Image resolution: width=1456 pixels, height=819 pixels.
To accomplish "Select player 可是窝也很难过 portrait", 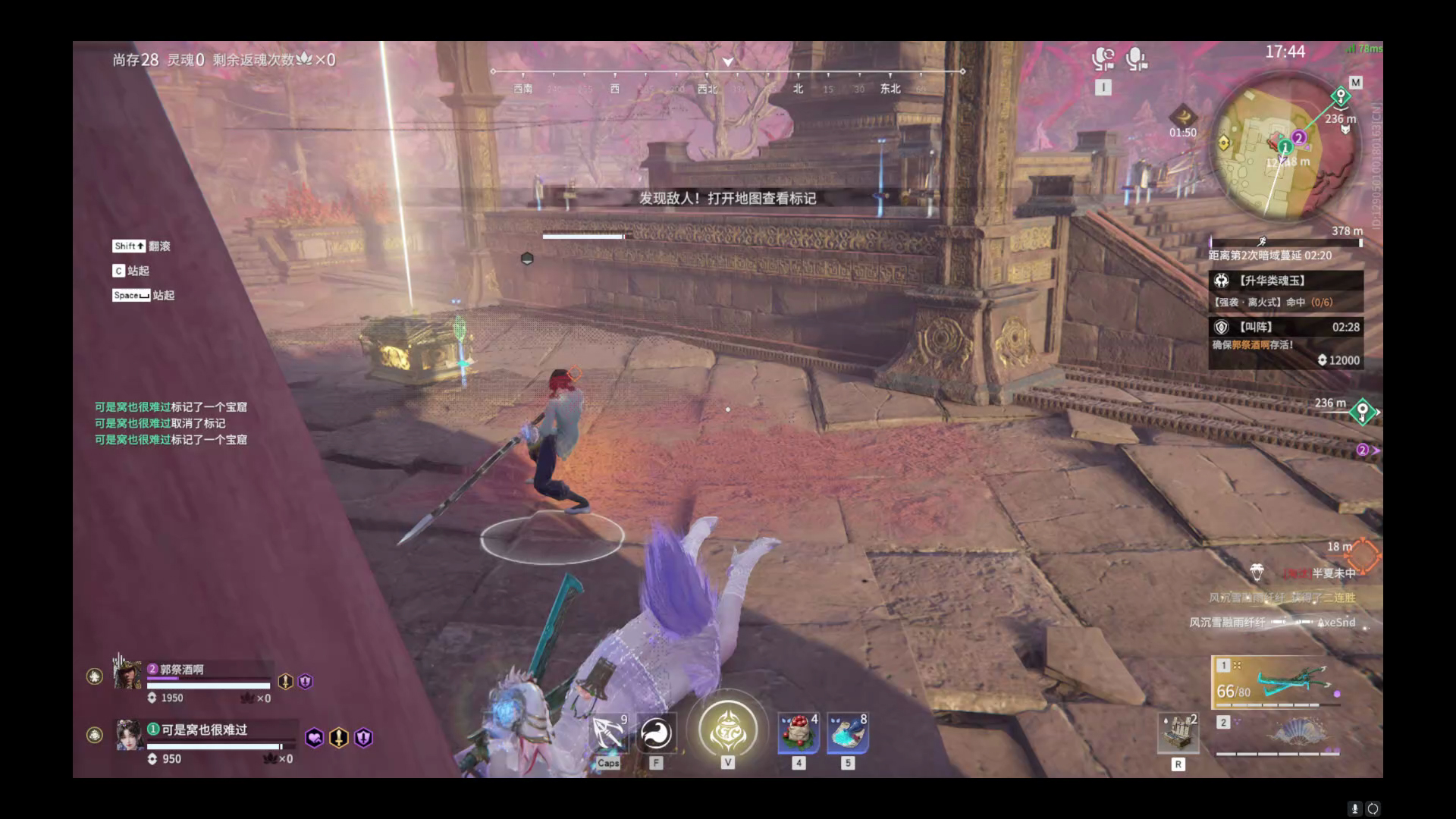I will [x=127, y=735].
